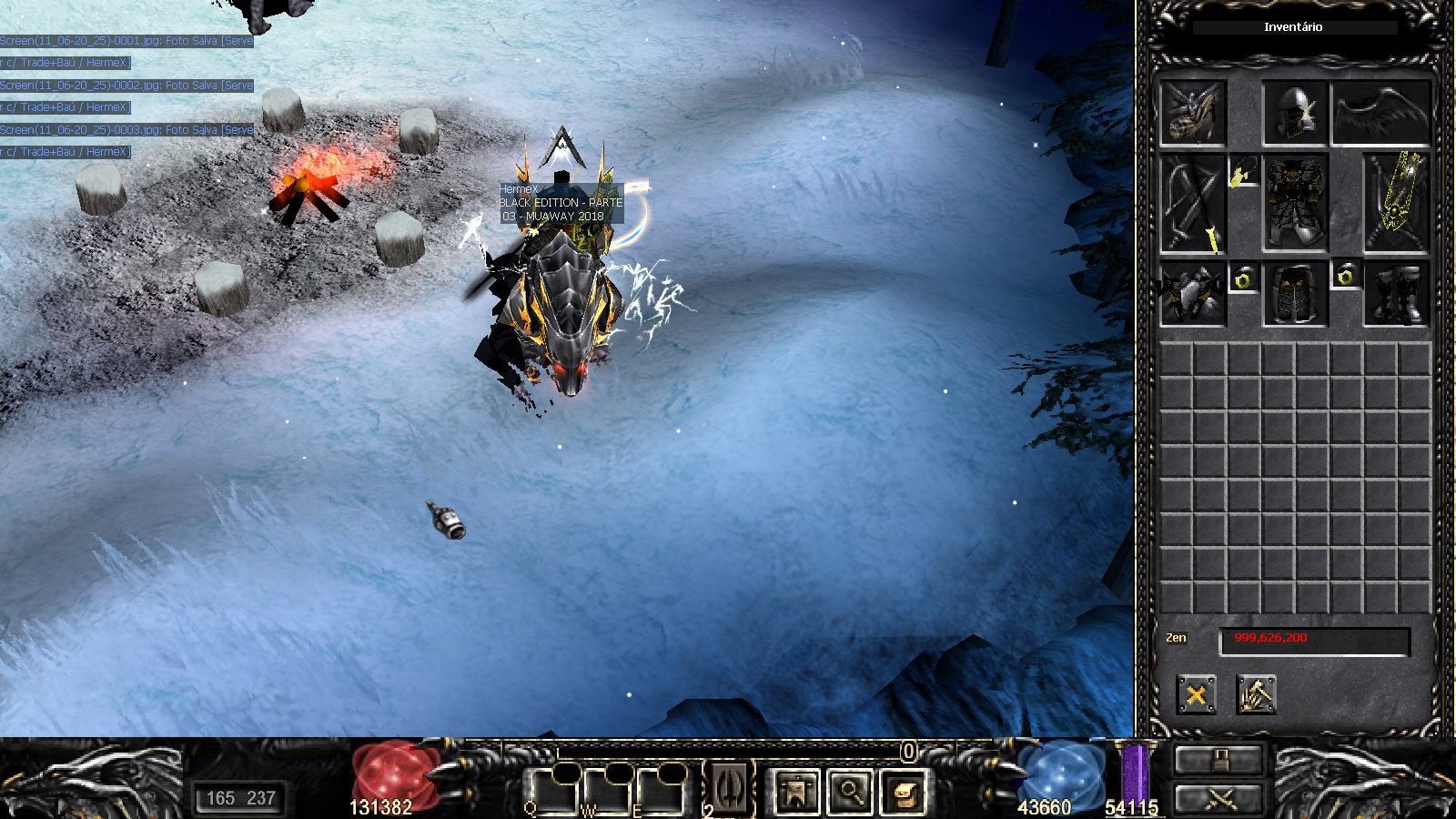The width and height of the screenshot is (1456, 819).
Task: Select the bow in the left weapon slot
Action: click(1193, 203)
